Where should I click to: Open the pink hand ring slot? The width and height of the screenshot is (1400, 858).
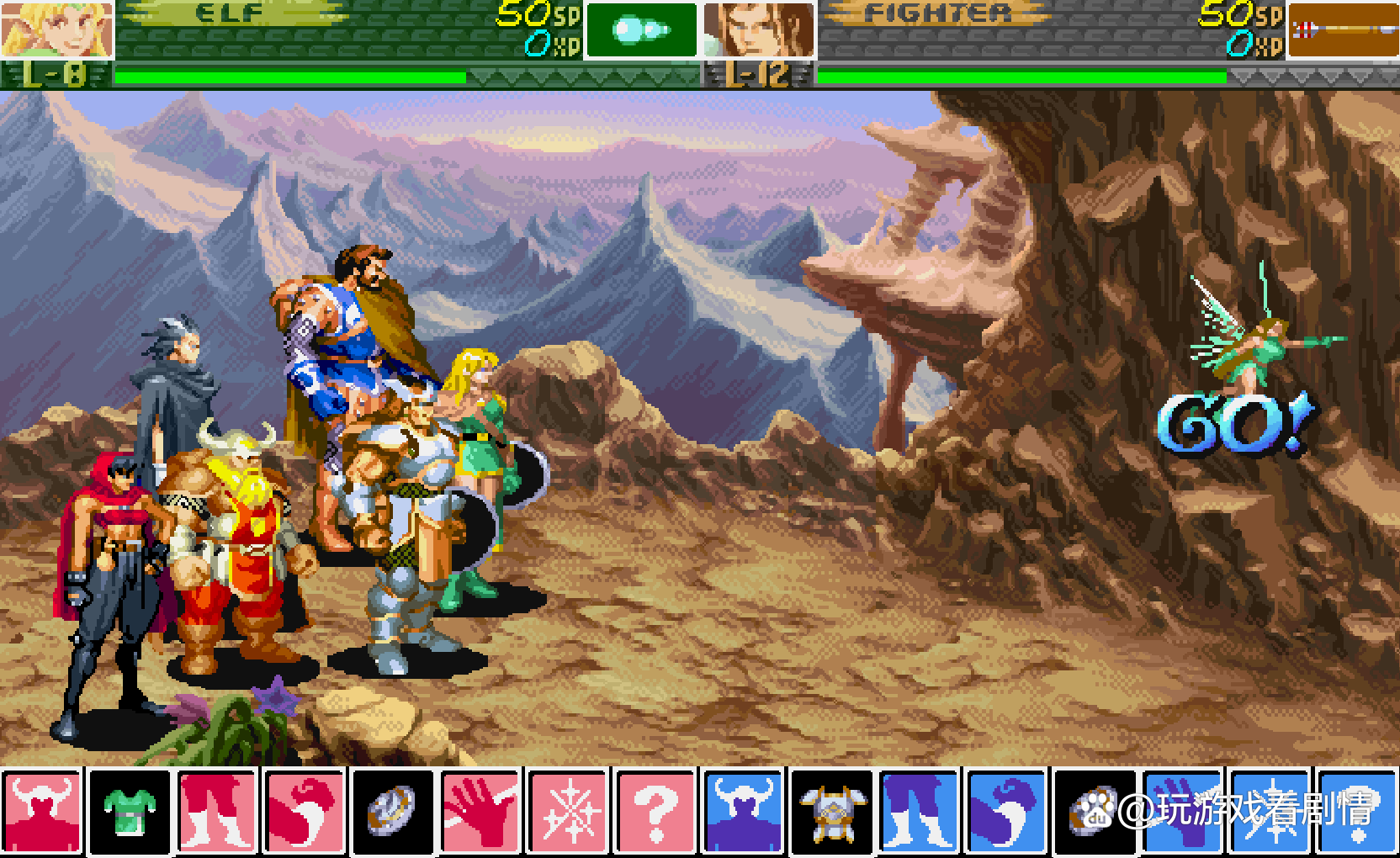(x=480, y=811)
